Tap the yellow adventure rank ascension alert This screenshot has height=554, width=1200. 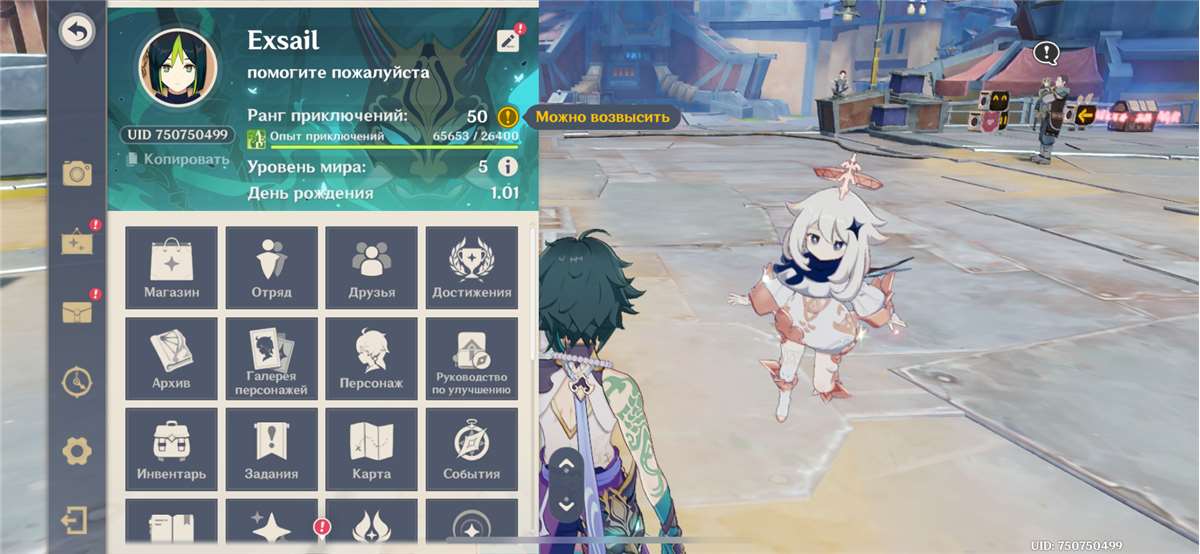coord(508,117)
